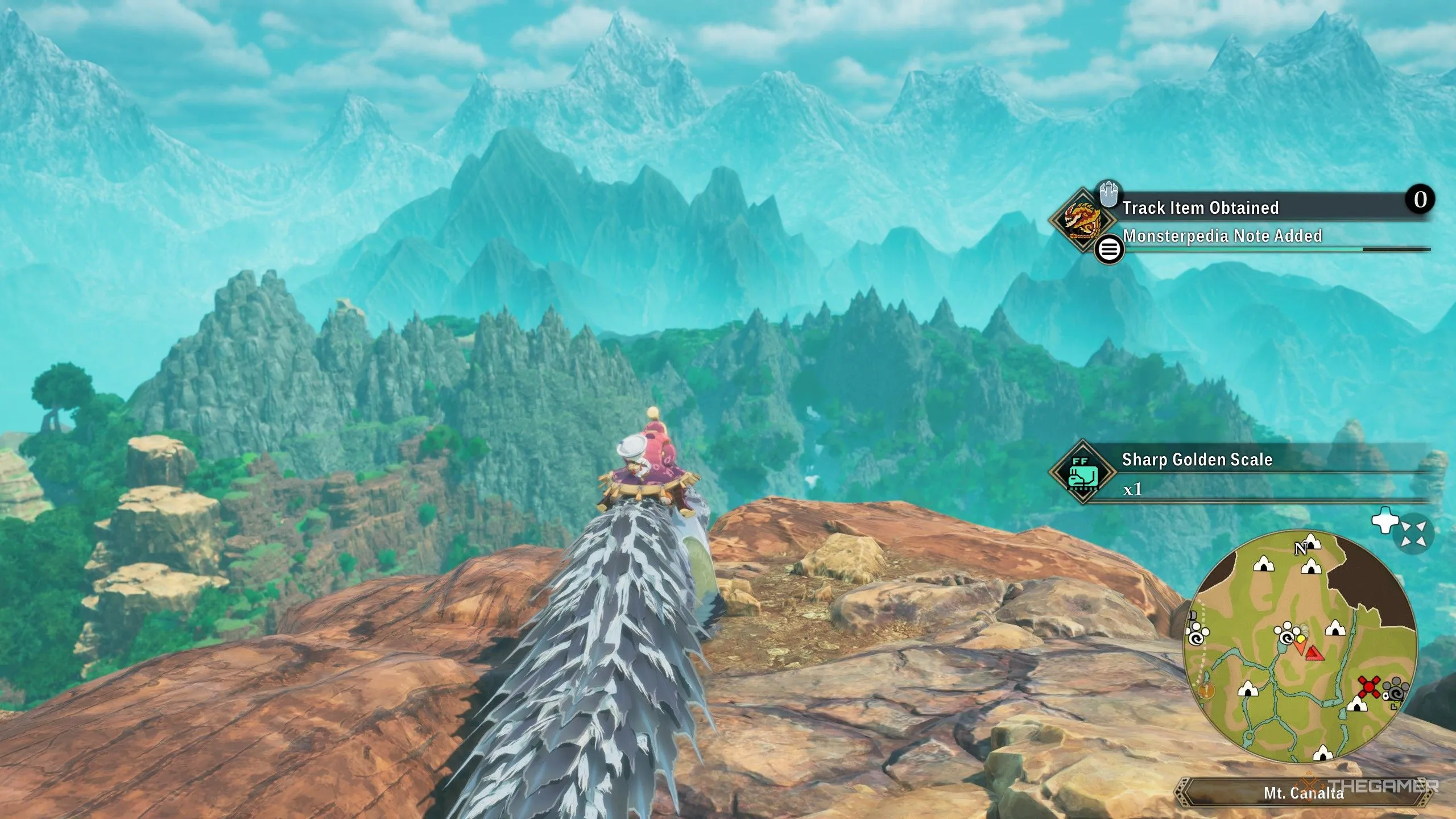Screen dimensions: 1456x819
Task: Select the orange exclamation quest marker on minimap
Action: click(x=1206, y=690)
